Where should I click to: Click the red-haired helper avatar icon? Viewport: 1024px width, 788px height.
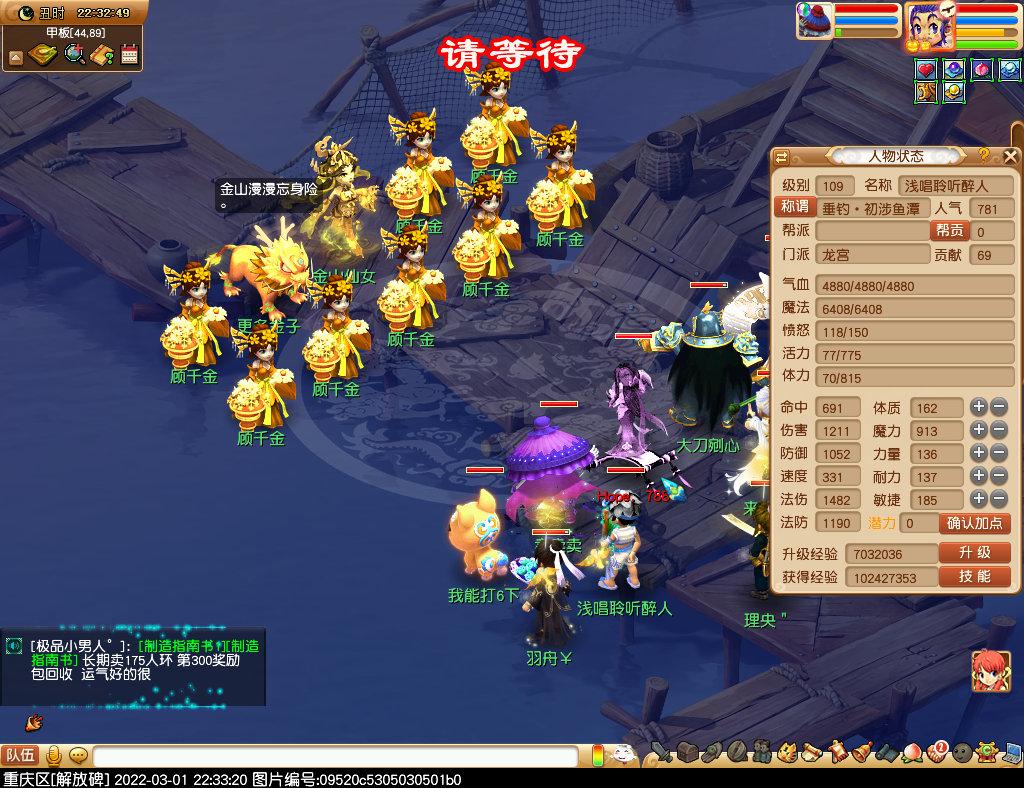click(x=990, y=672)
